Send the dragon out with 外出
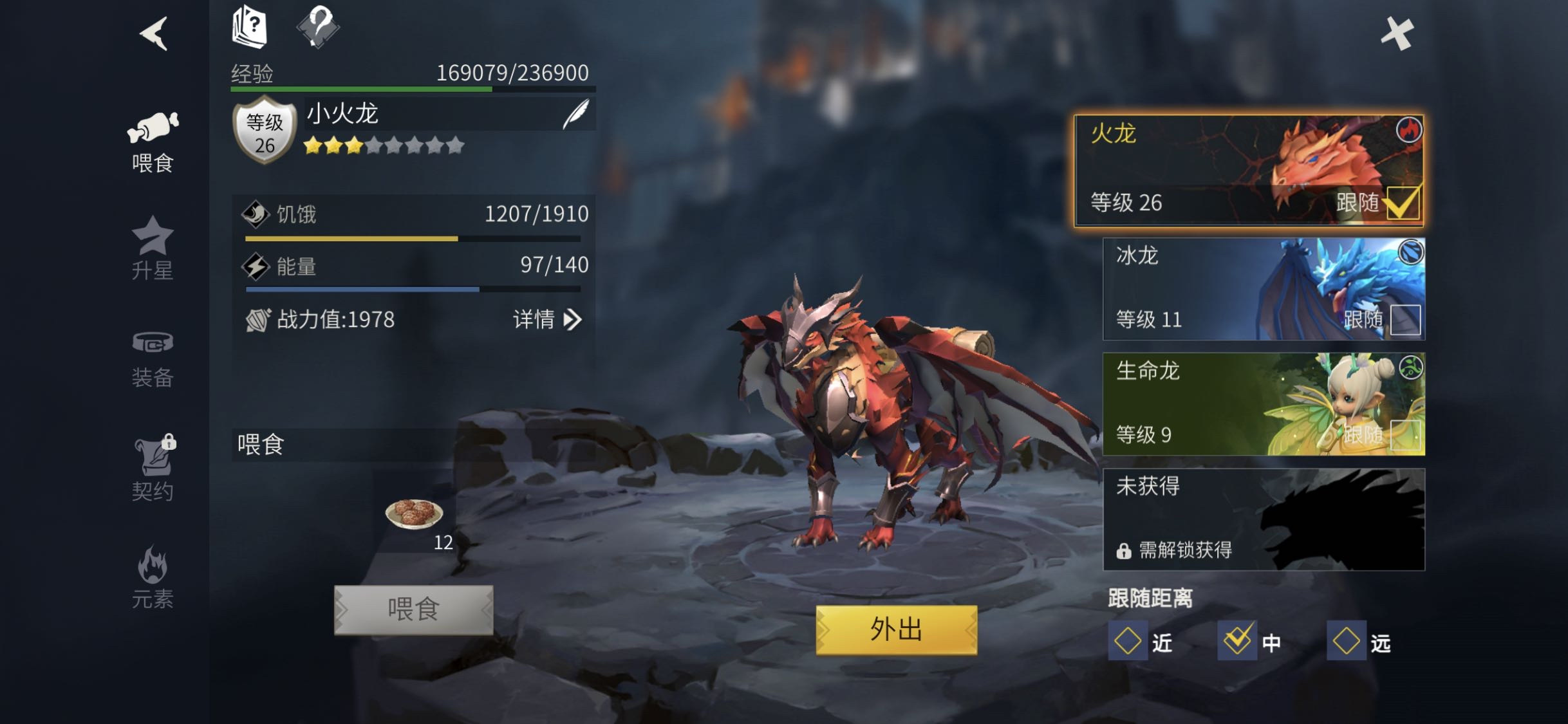 click(896, 629)
